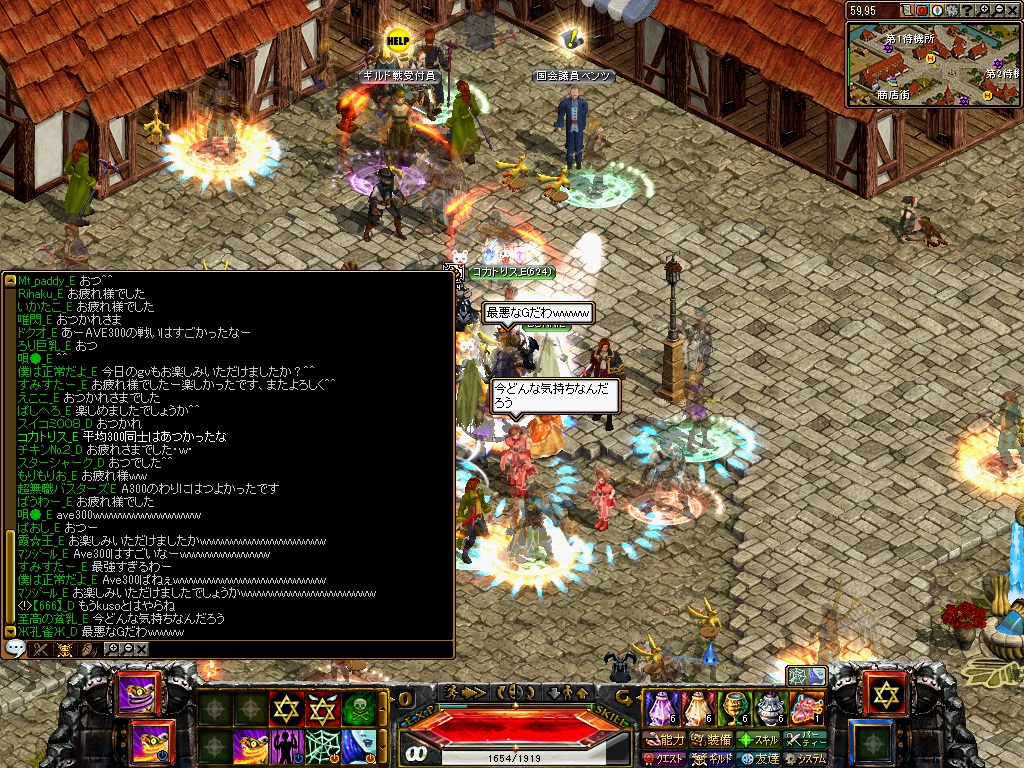
Task: Use the golden chalice item slot
Action: pos(735,708)
